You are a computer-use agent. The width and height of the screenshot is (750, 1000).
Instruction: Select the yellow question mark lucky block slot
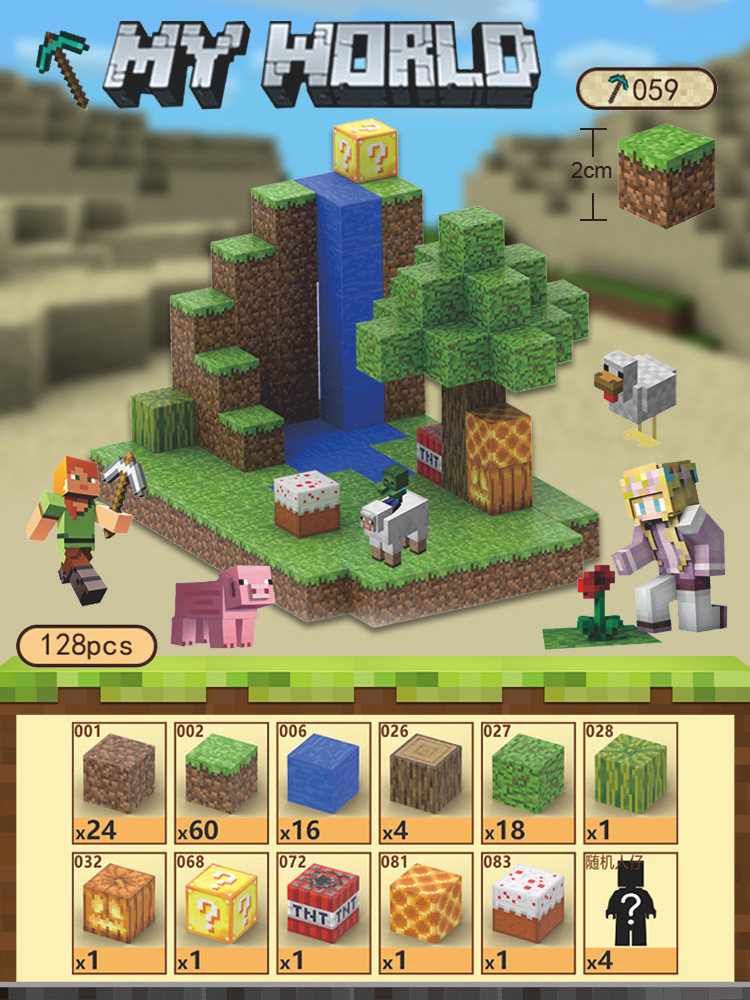[221, 911]
